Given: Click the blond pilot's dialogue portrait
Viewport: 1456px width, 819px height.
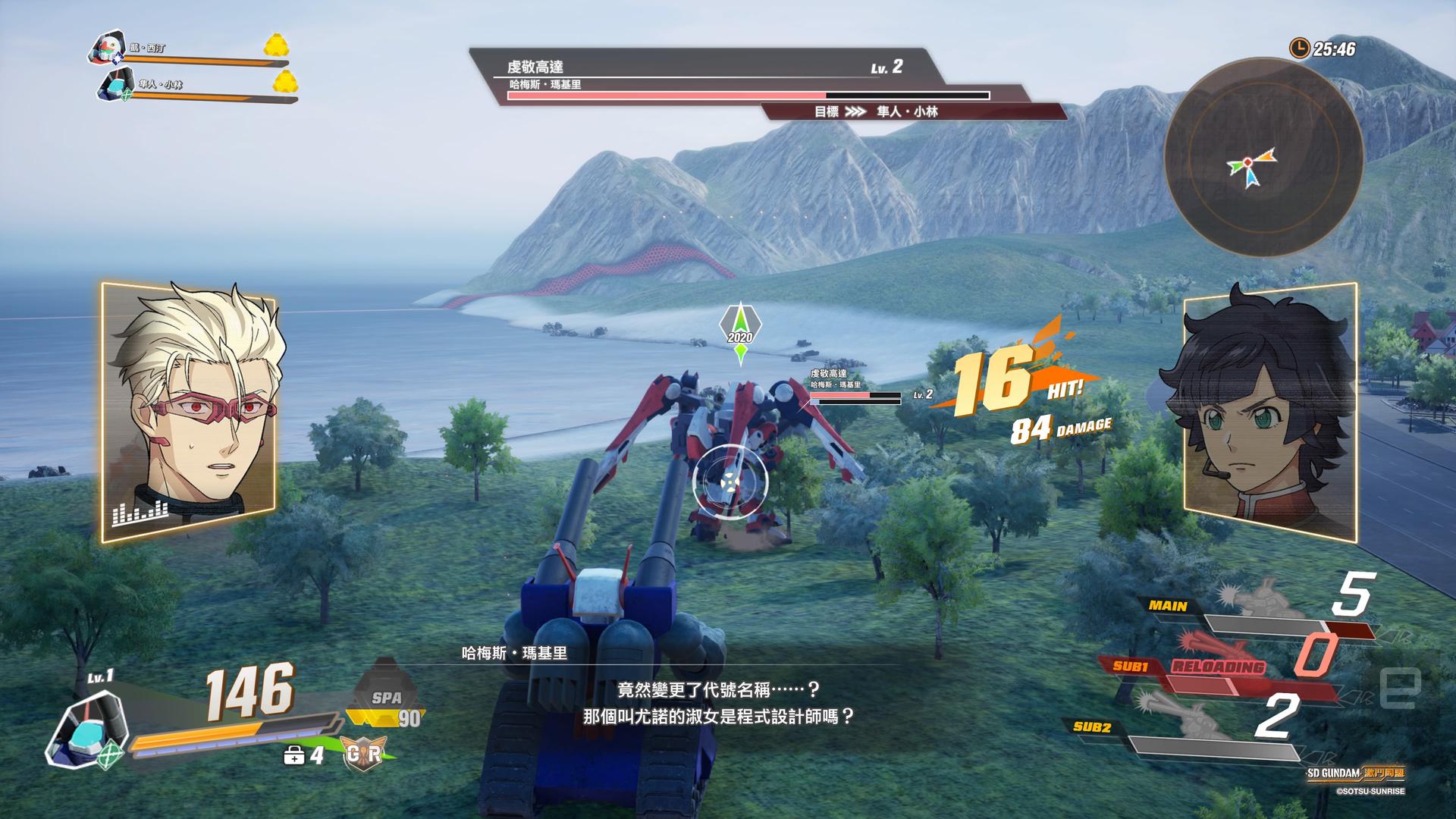Looking at the screenshot, I should 190,410.
